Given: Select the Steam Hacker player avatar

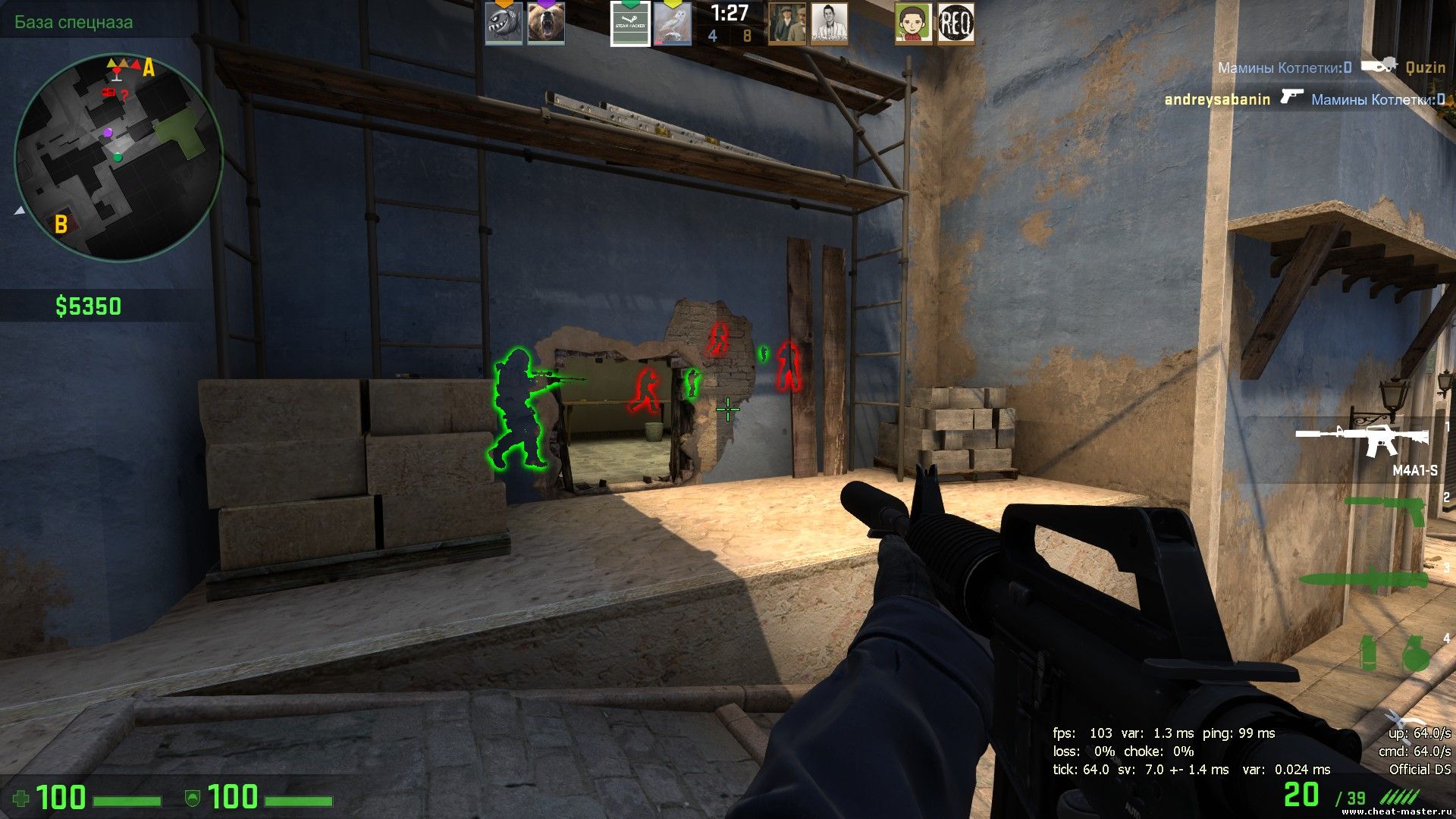Looking at the screenshot, I should pos(630,24).
